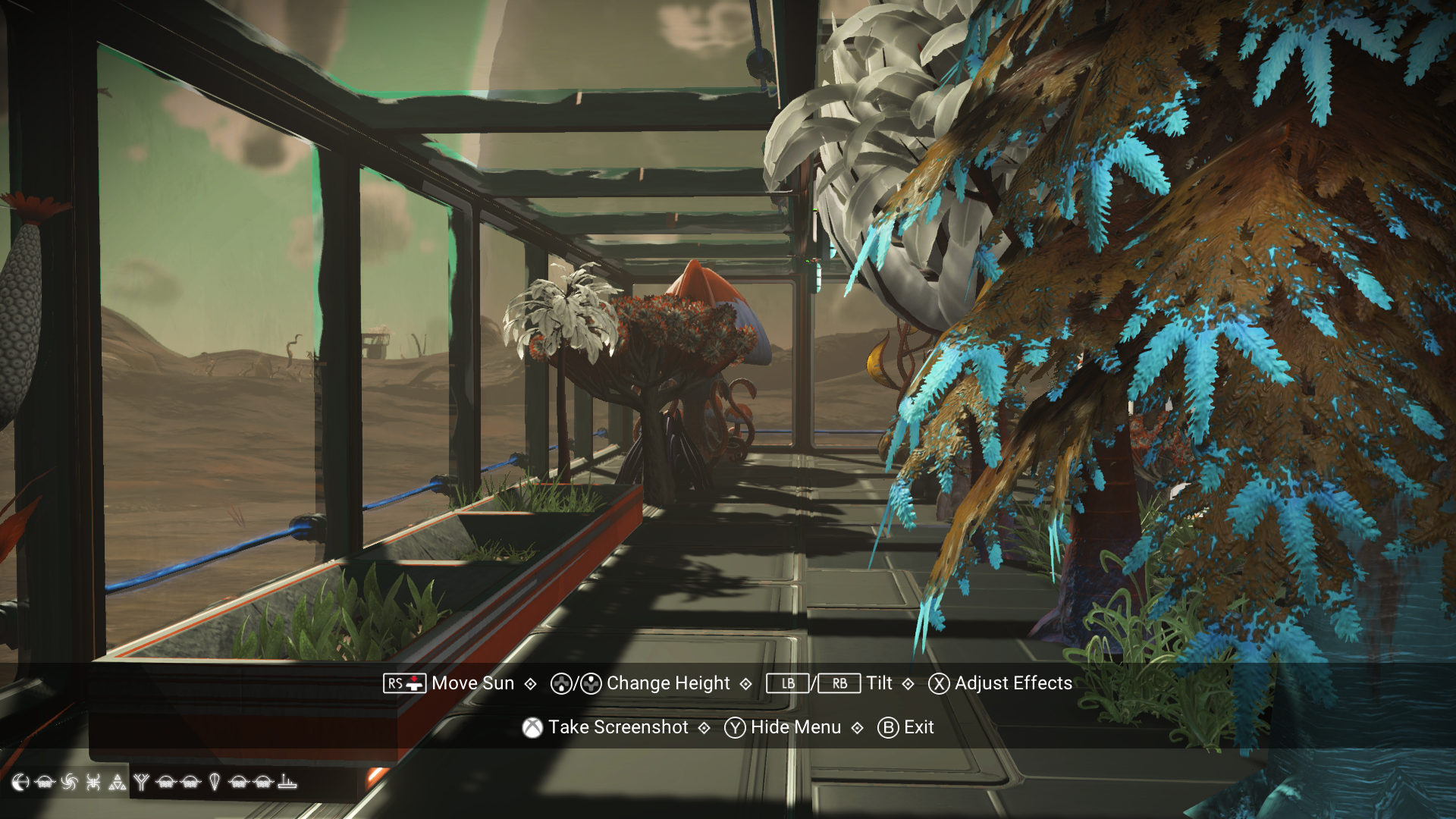Image resolution: width=1456 pixels, height=819 pixels.
Task: Select the RB button prompt for Tilt
Action: pos(839,683)
